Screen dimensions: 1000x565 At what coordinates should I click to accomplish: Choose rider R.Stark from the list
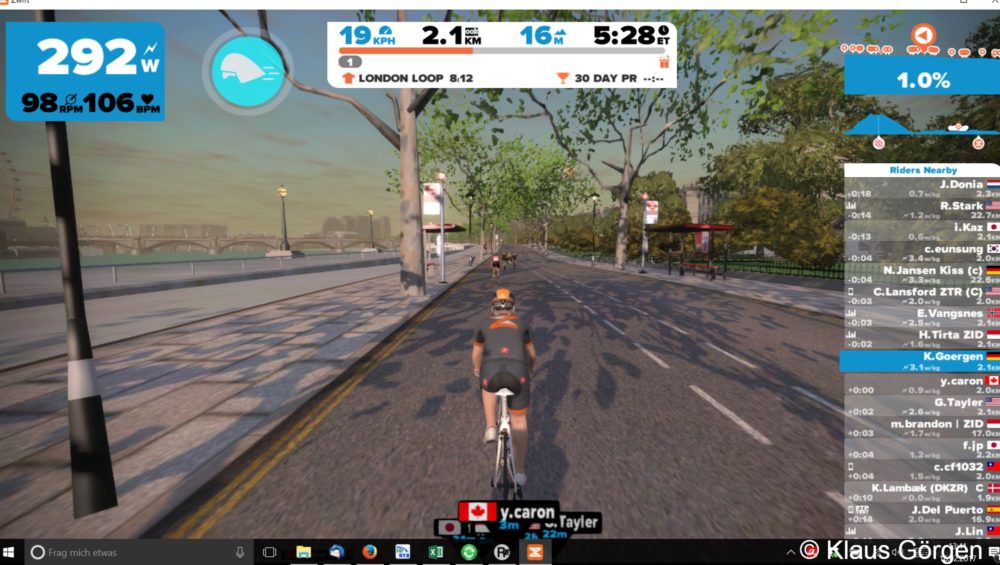click(x=920, y=210)
